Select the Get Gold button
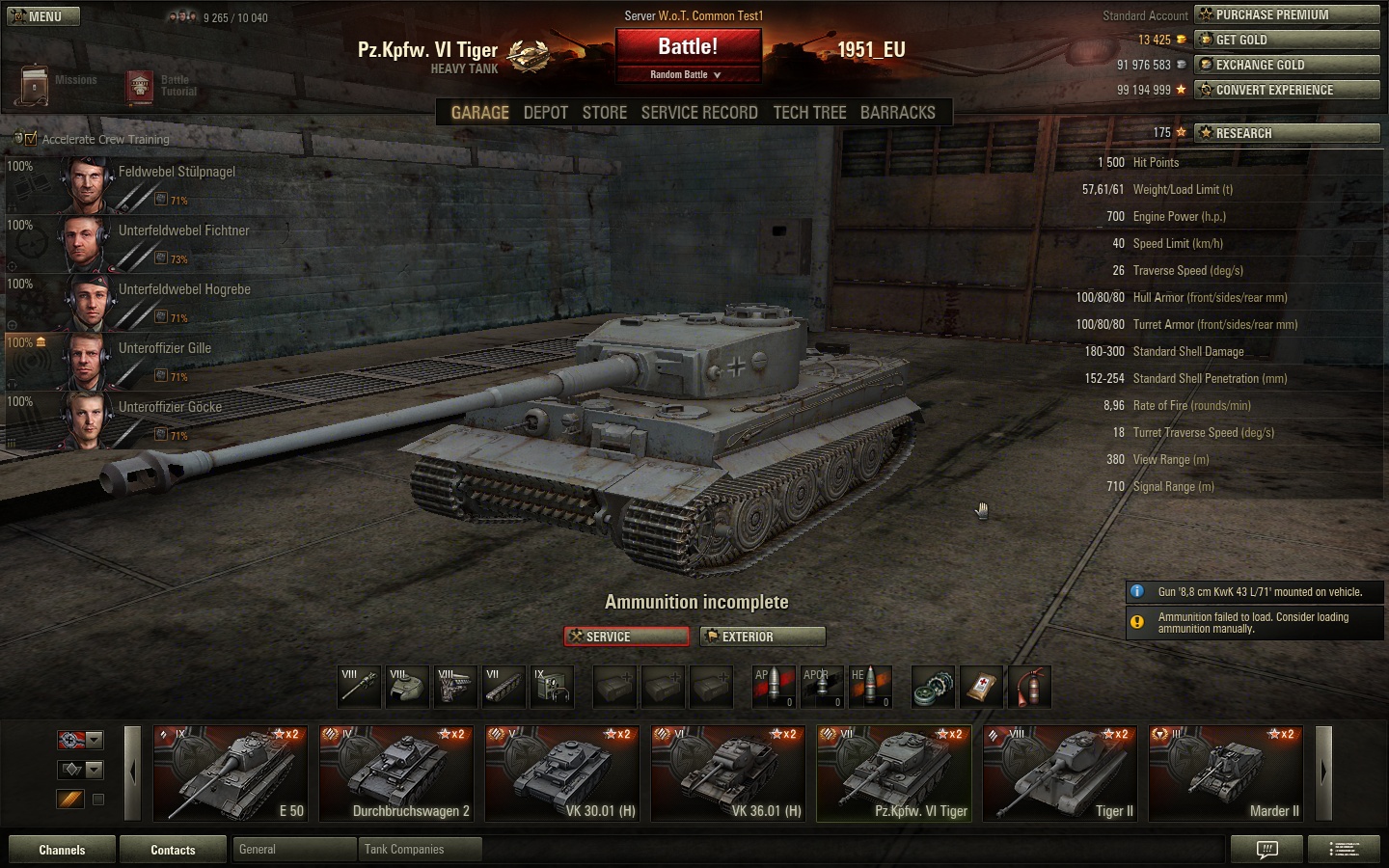This screenshot has height=868, width=1389. click(x=1287, y=40)
